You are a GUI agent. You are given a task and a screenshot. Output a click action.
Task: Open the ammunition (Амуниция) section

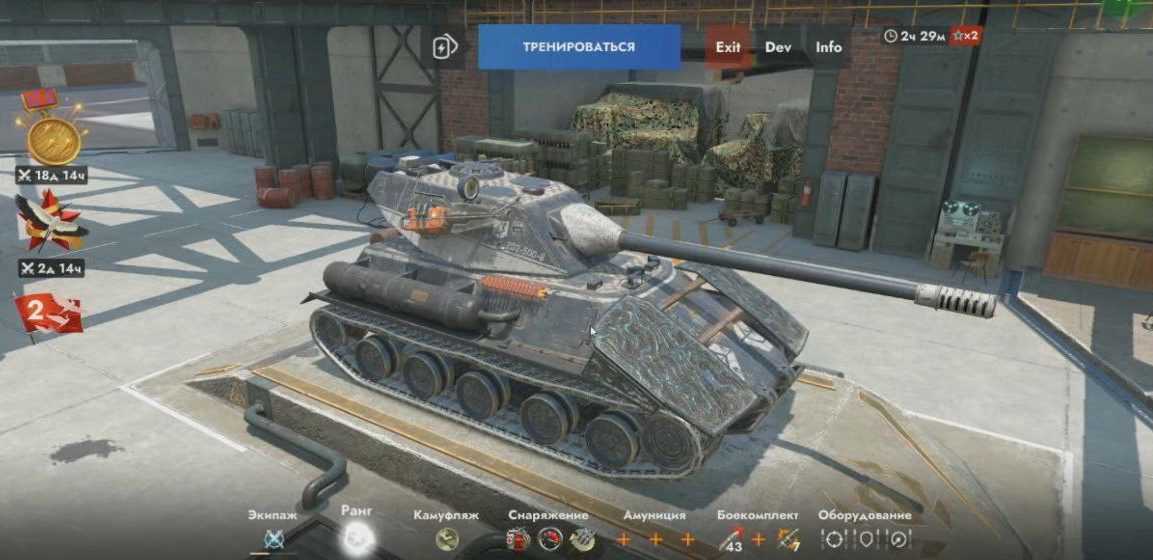(654, 540)
